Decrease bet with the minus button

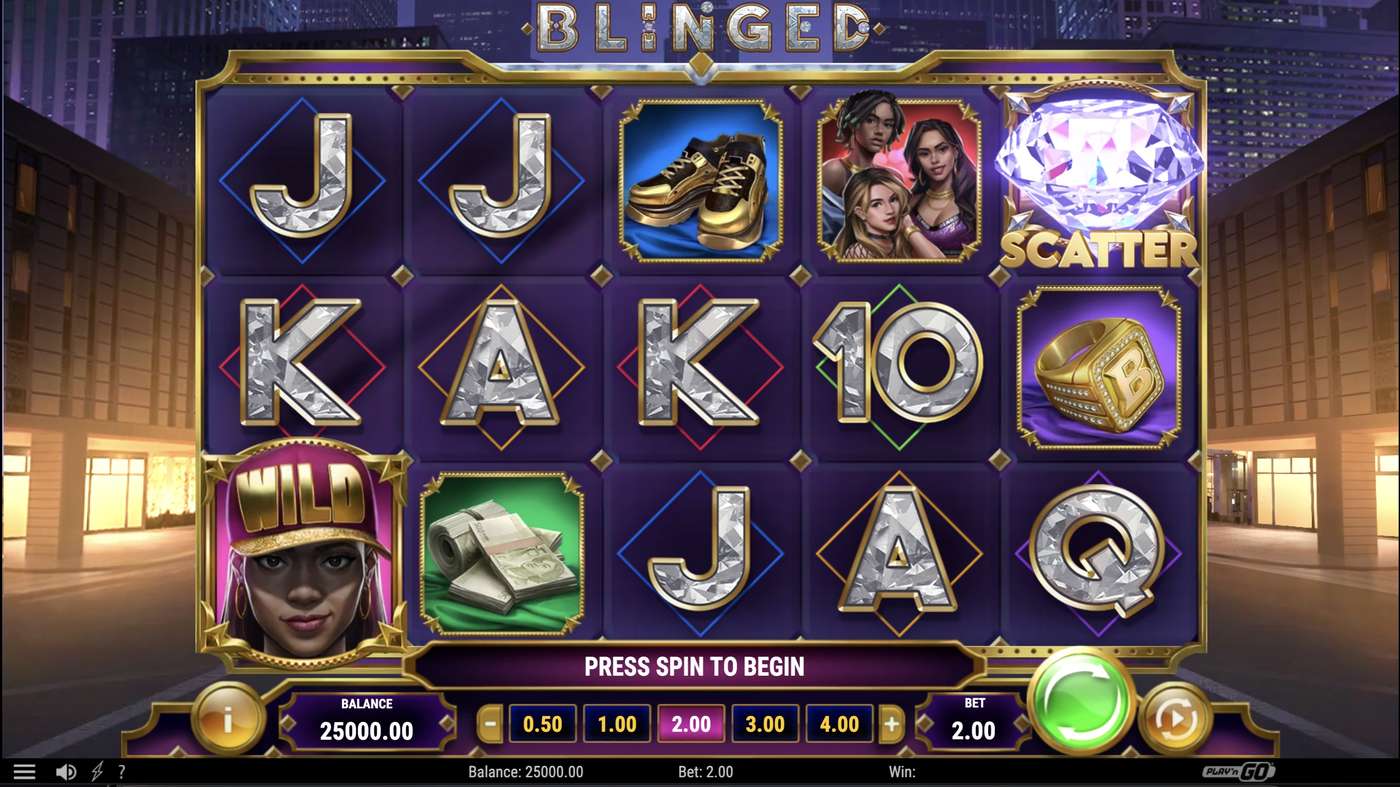(x=489, y=723)
